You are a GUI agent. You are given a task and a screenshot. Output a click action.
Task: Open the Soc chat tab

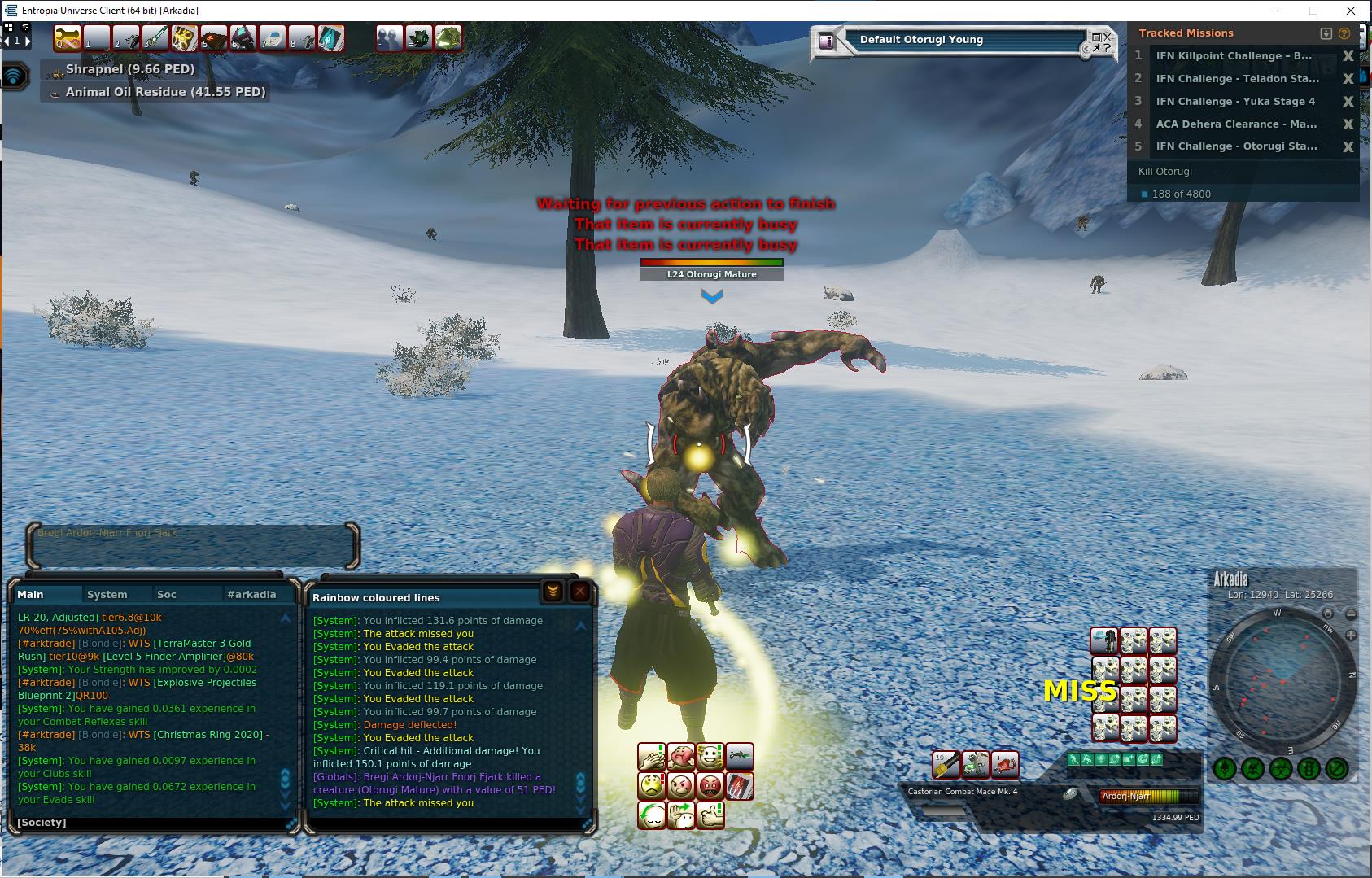[x=167, y=595]
